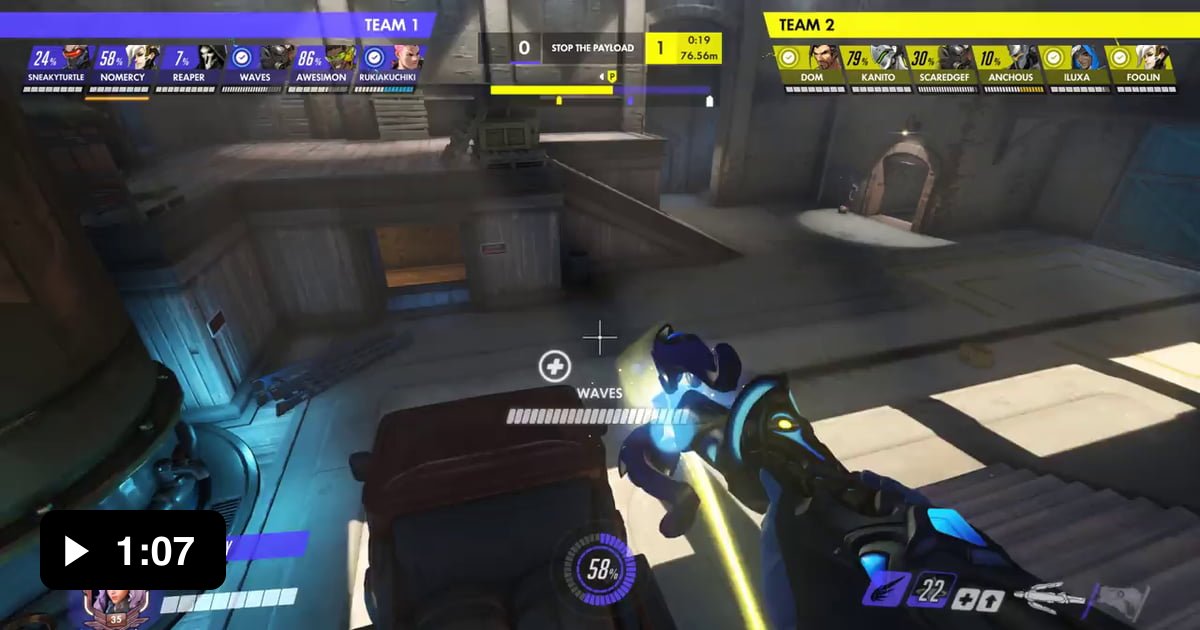Select Dom's Hanzo portrait in Team 2
Screen dimensions: 1200x630
click(x=822, y=58)
